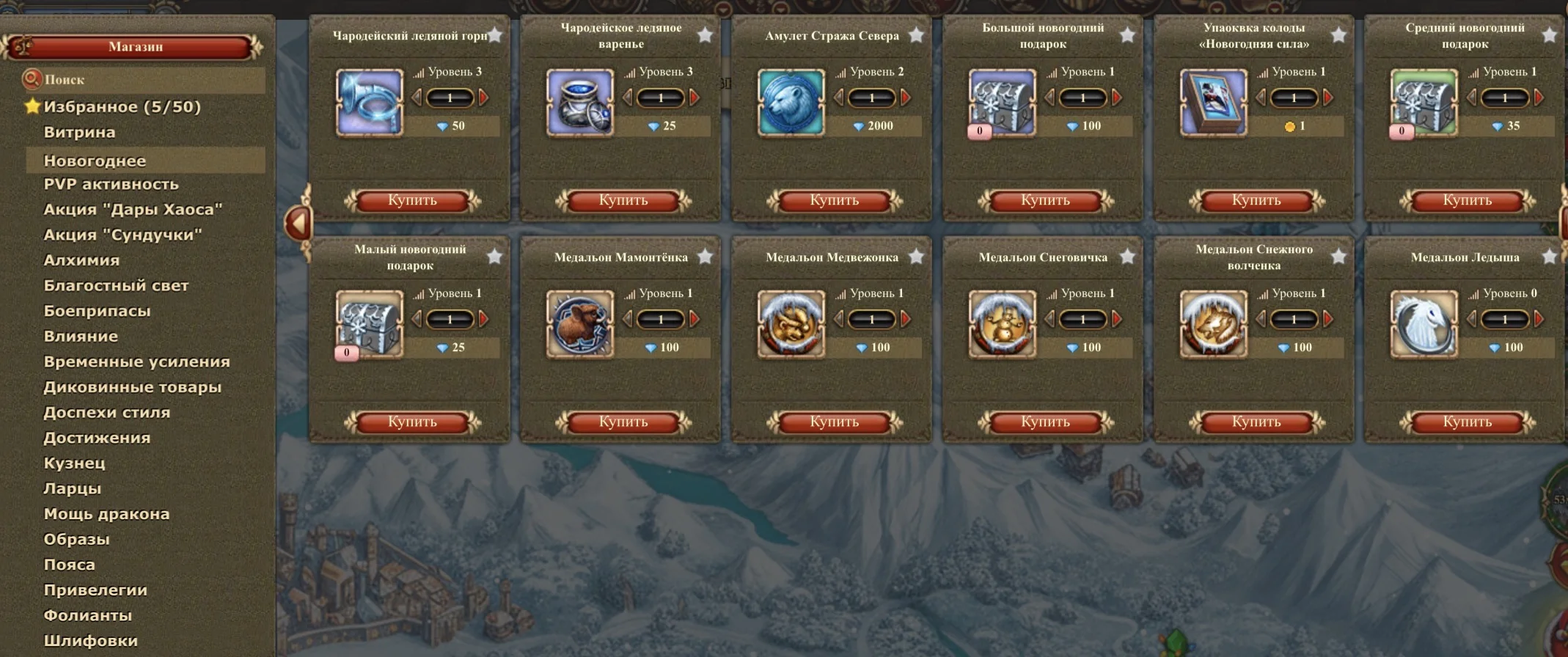Add Медальон Медвежонка to favorites

(916, 257)
